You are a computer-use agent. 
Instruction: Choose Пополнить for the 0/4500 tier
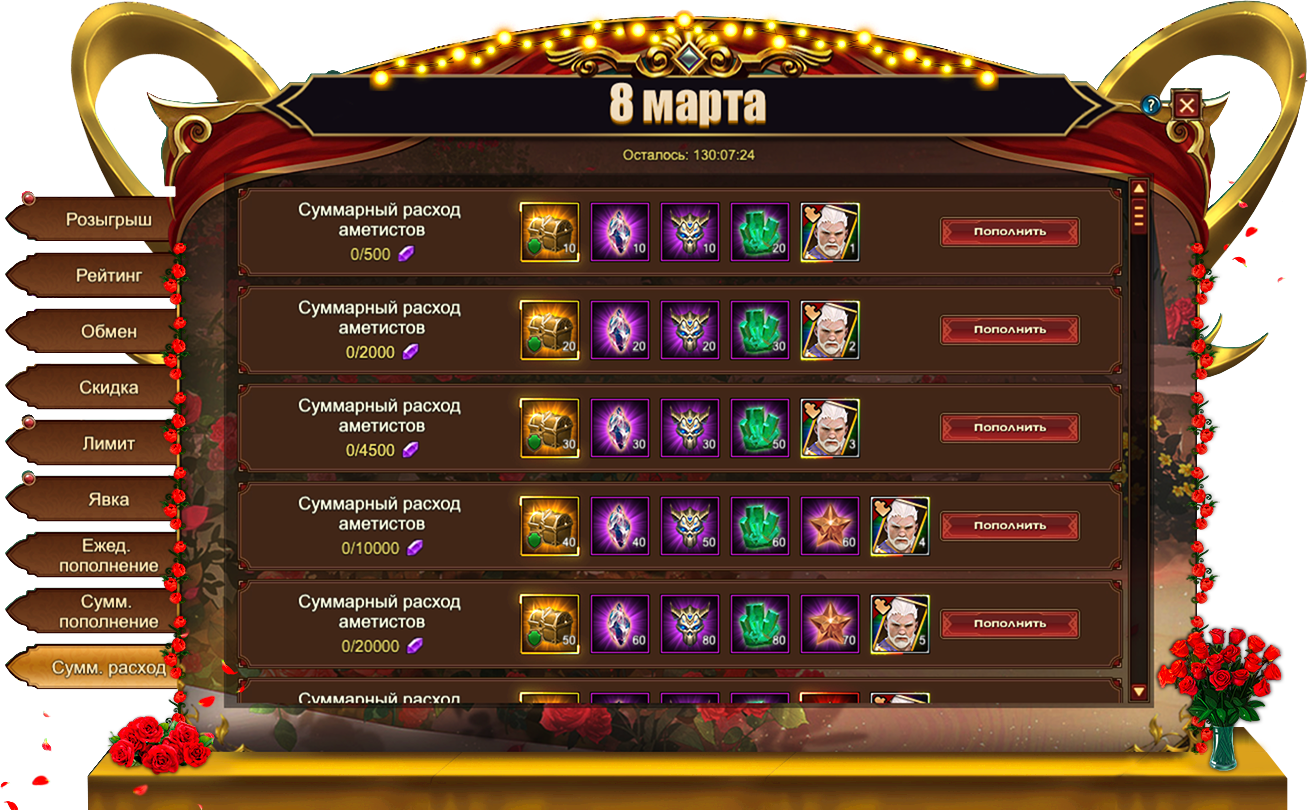[1009, 428]
